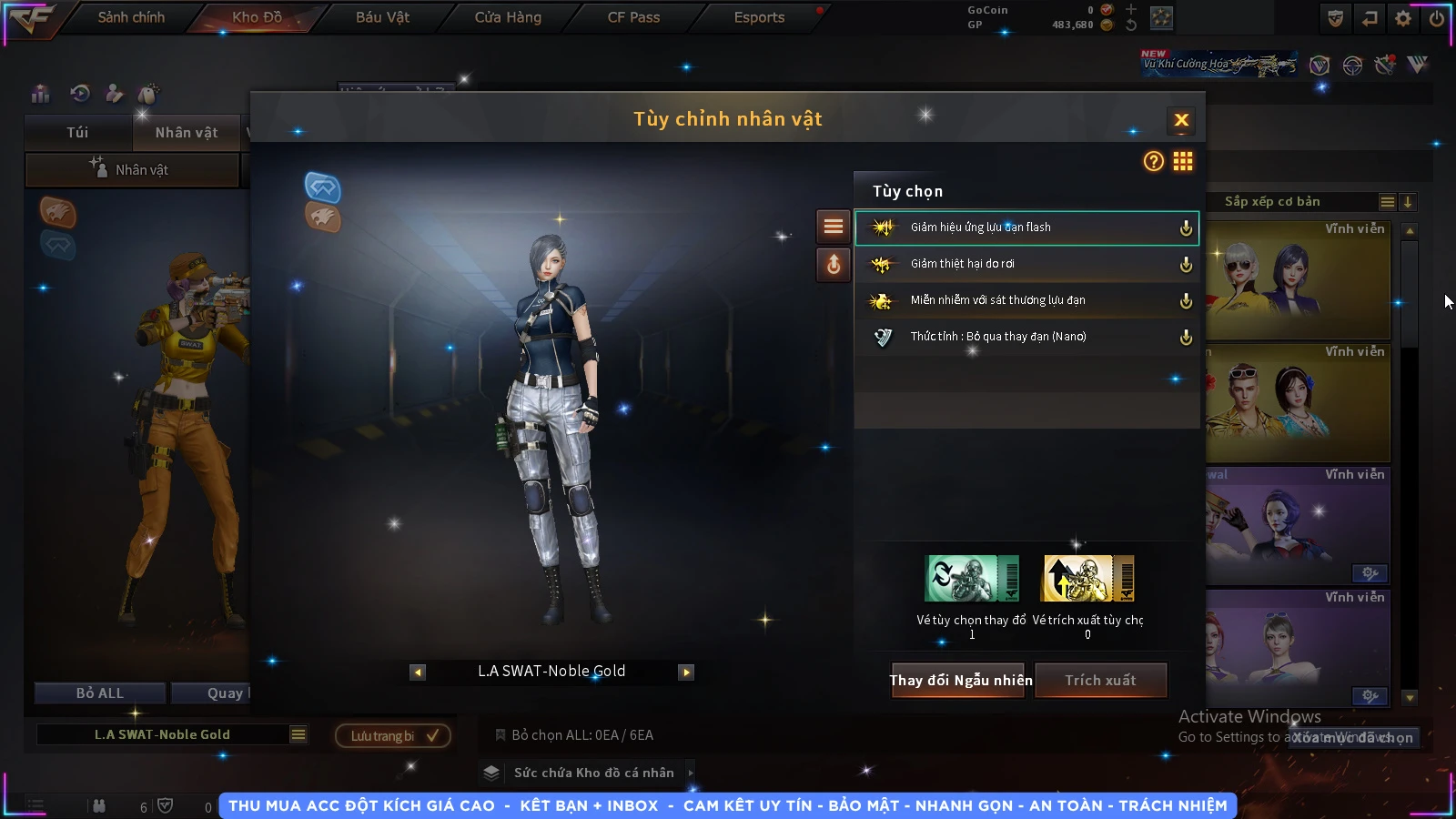1456x819 pixels.
Task: Select the Túi inventory tab
Action: pos(77,133)
